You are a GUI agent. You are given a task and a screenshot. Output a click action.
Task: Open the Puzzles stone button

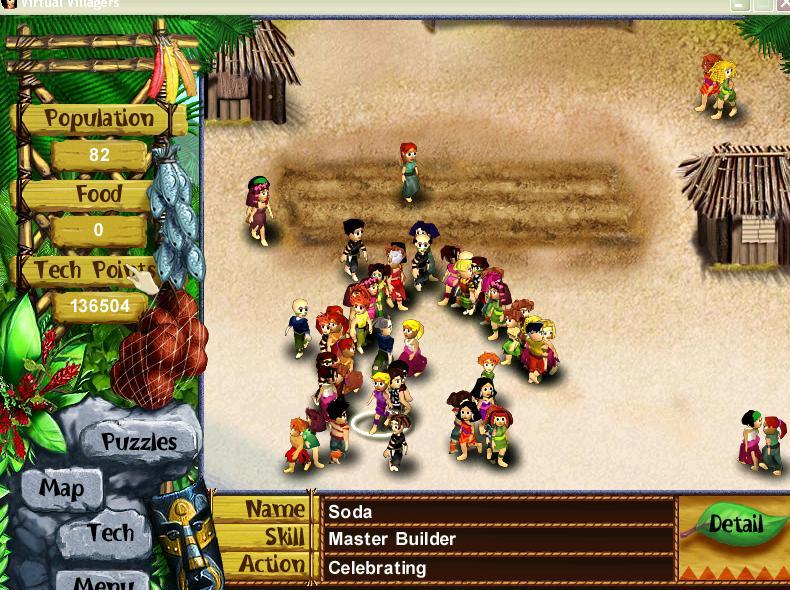138,441
